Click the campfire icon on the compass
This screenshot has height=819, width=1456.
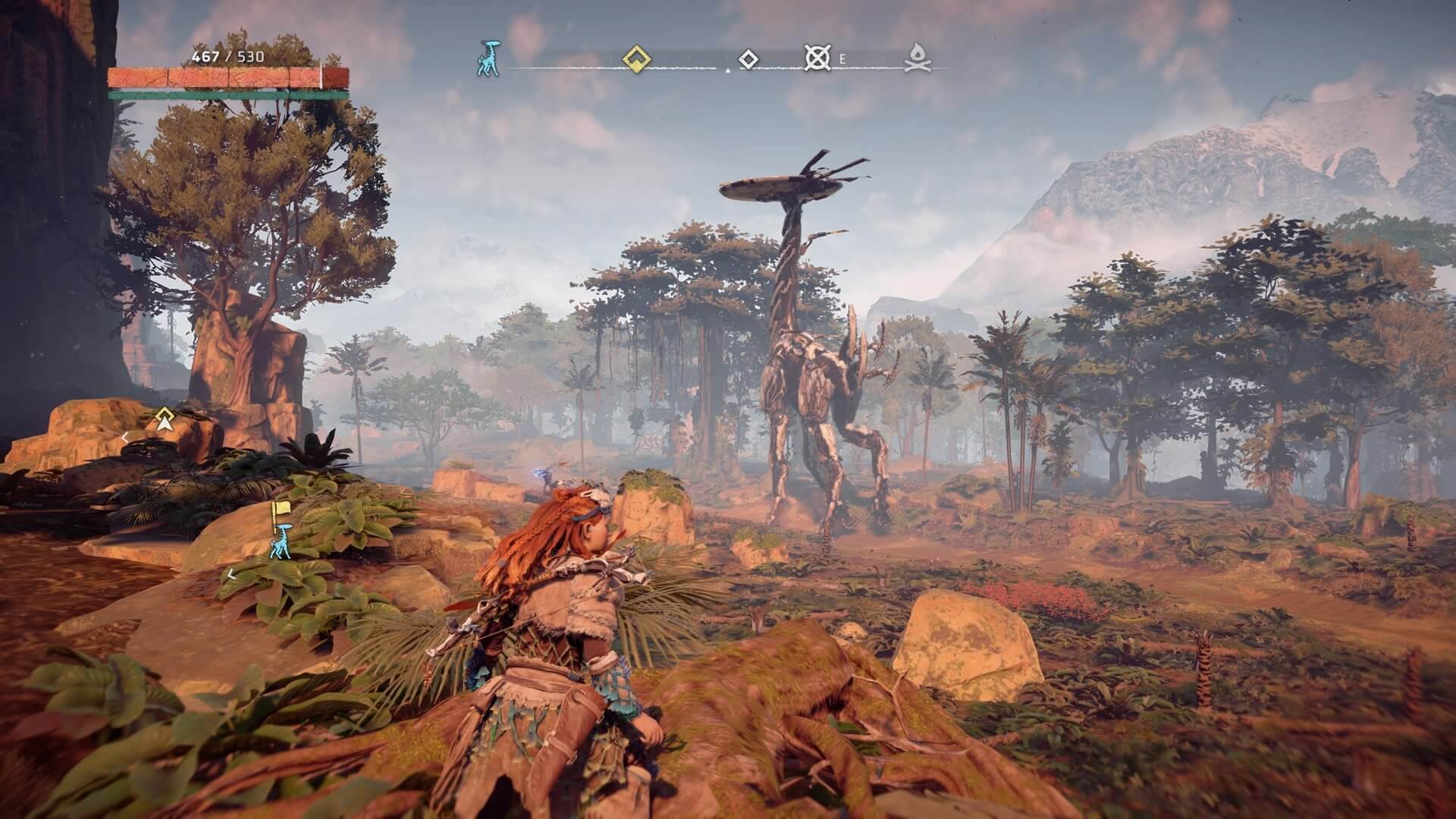(918, 59)
